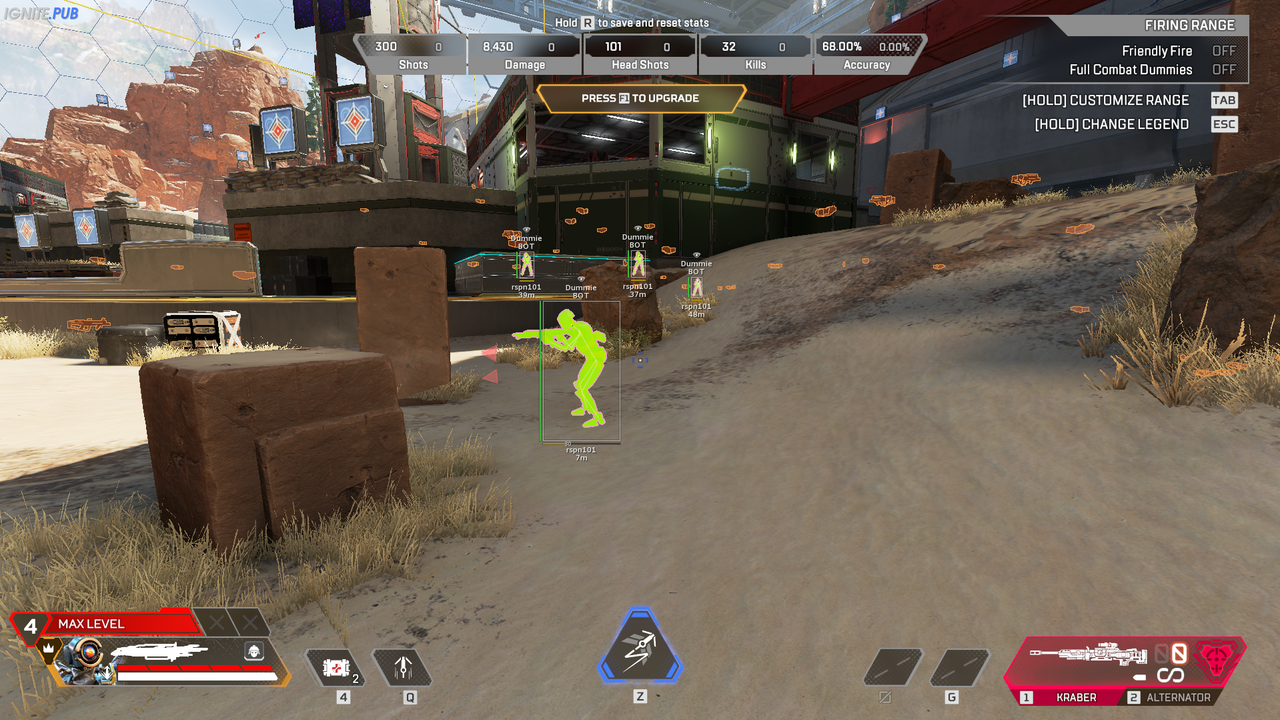Viewport: 1280px width, 720px height.
Task: Click the grenade slot icon labeled G
Action: (960, 666)
